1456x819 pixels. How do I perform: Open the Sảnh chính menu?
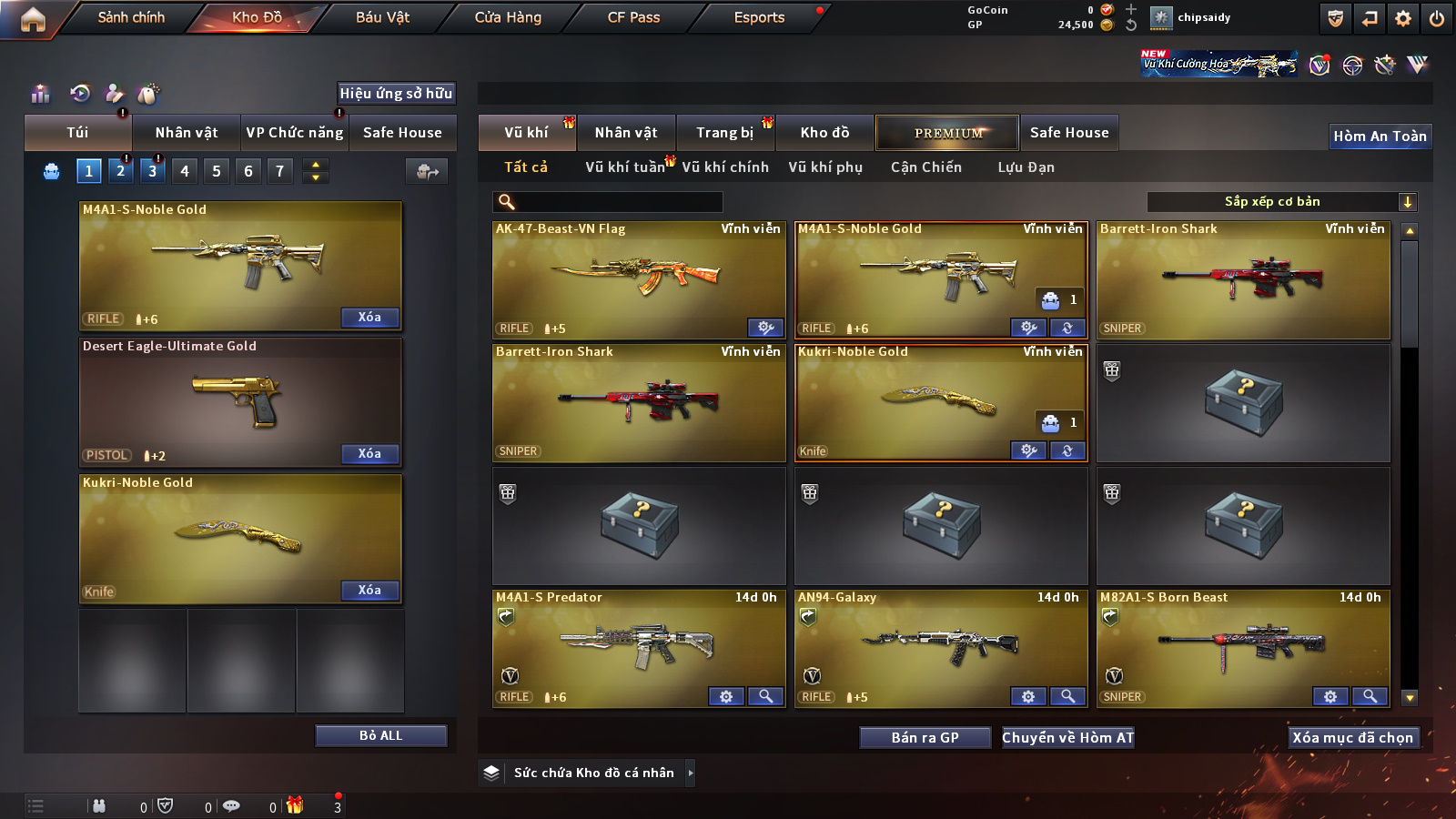(131, 17)
